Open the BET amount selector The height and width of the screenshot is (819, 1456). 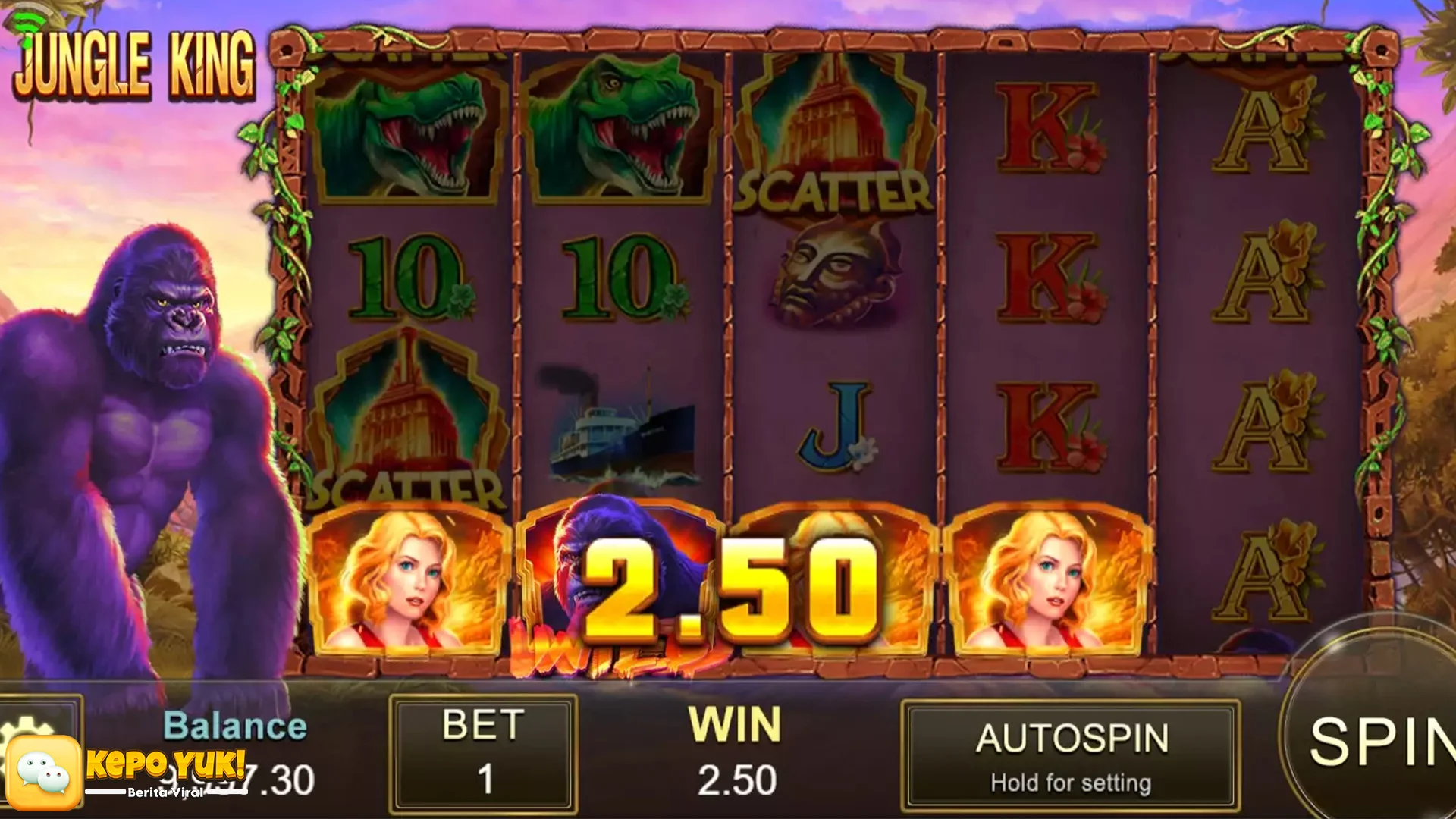click(483, 755)
